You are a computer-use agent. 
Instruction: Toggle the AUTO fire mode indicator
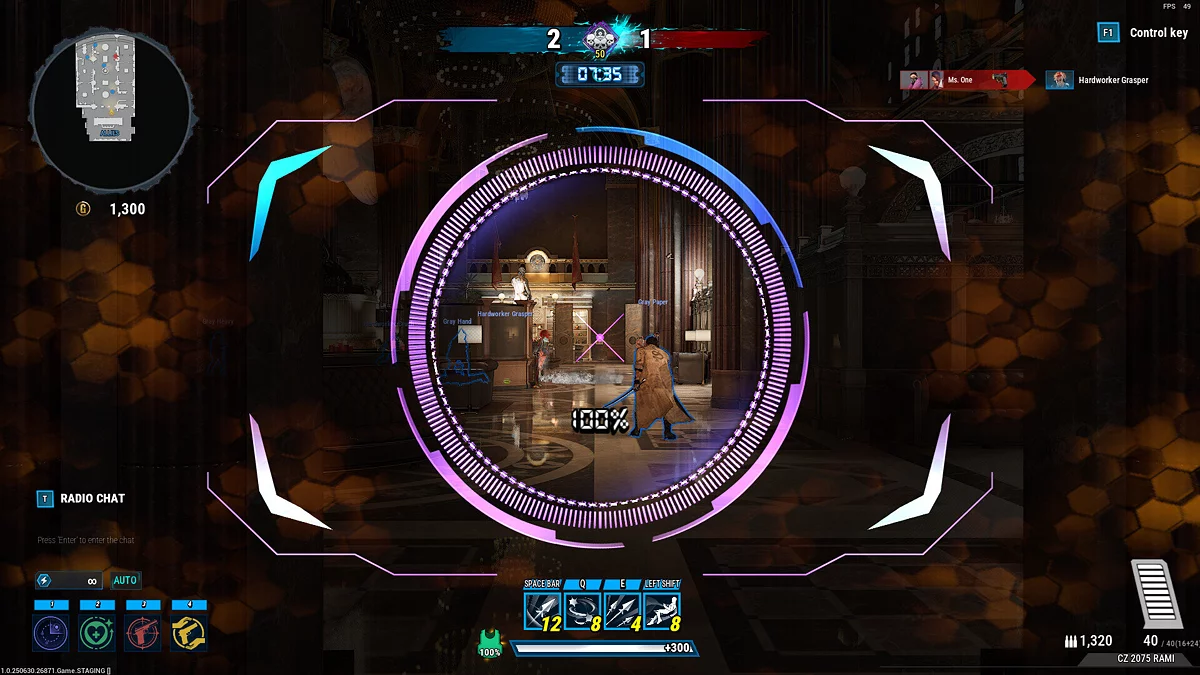point(126,580)
